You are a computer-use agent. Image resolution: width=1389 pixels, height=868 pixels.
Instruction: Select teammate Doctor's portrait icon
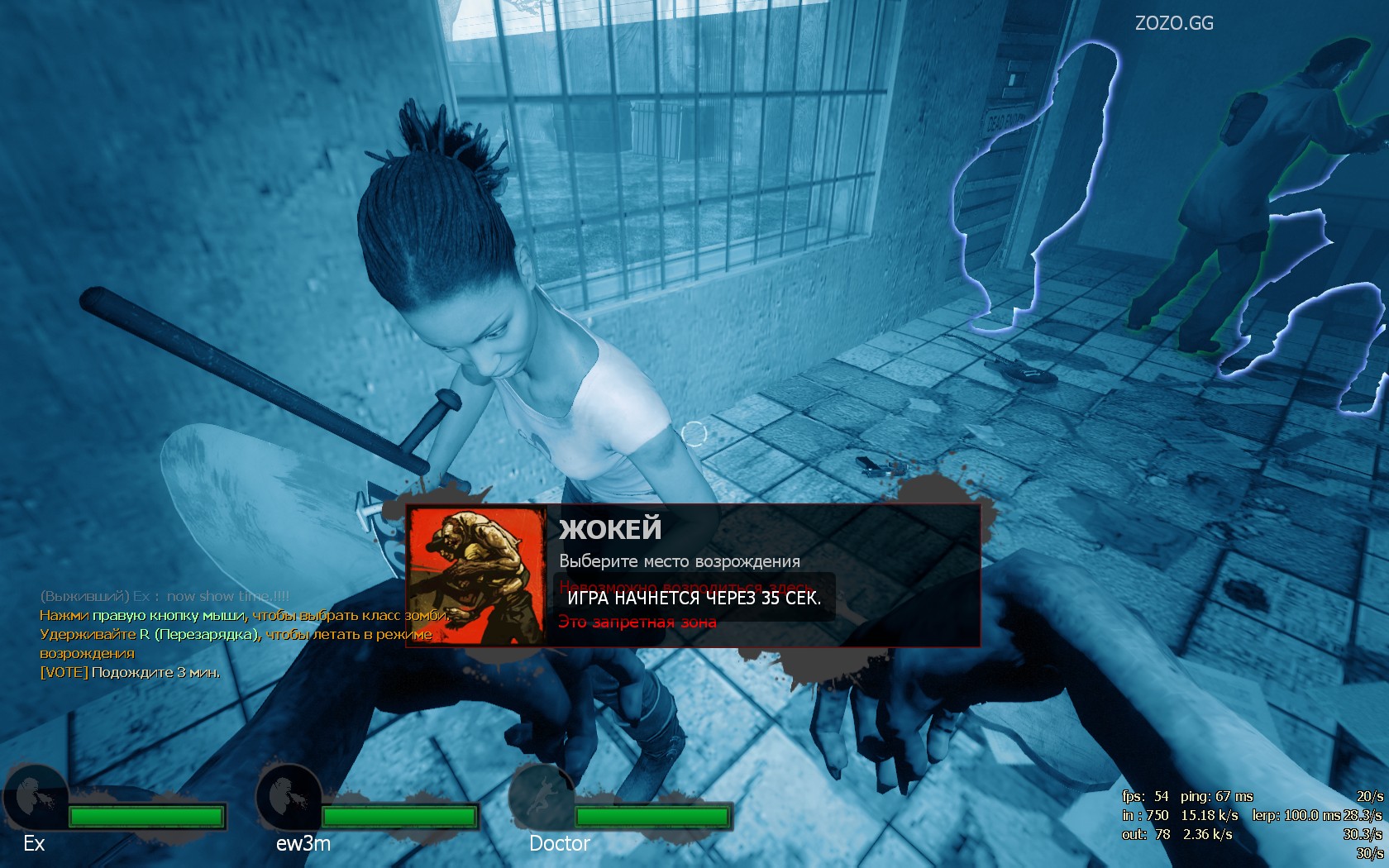coord(541,799)
